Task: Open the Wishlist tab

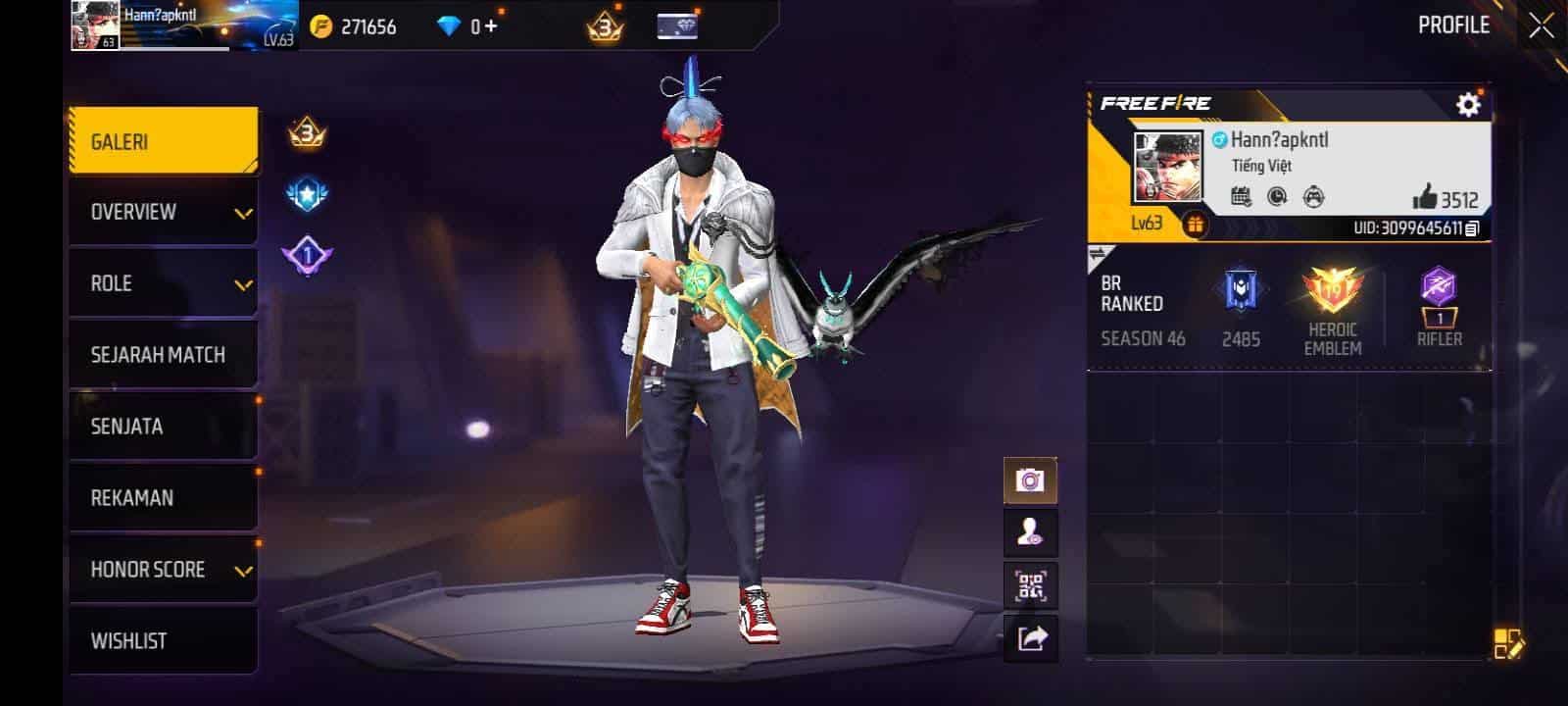Action: pos(163,641)
